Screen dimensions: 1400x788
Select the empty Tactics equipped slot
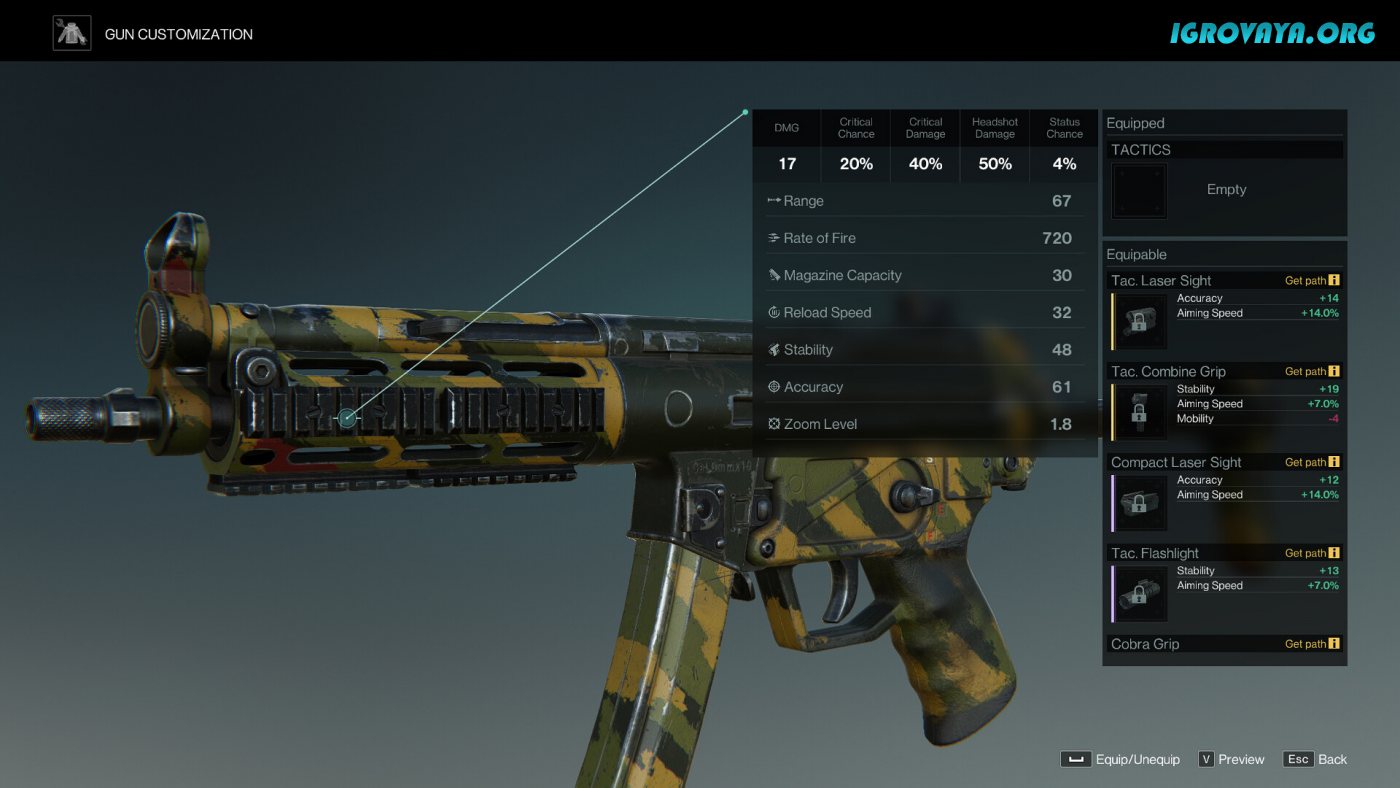(x=1139, y=190)
